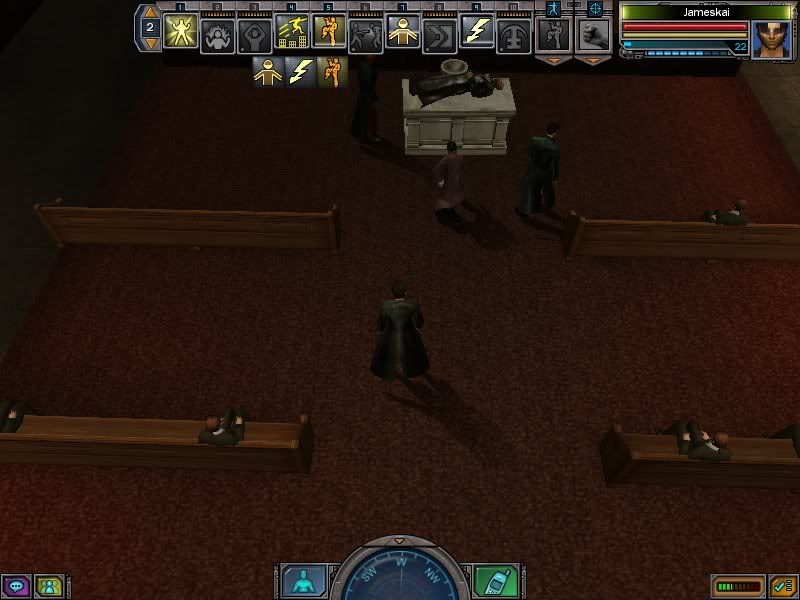800x600 pixels.
Task: Toggle the small crosshair icon above the hotbar
Action: coord(594,8)
